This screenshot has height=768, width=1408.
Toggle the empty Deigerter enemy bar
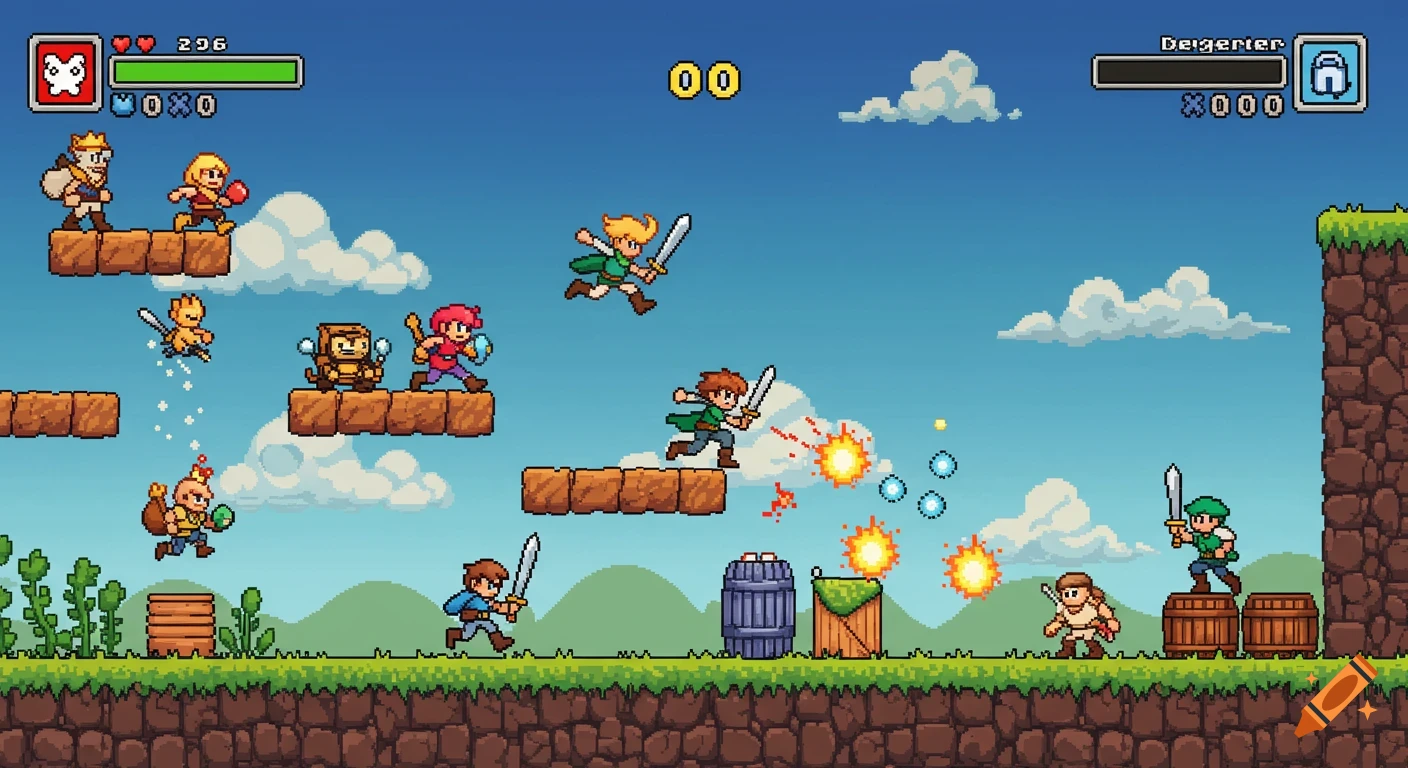(1190, 70)
